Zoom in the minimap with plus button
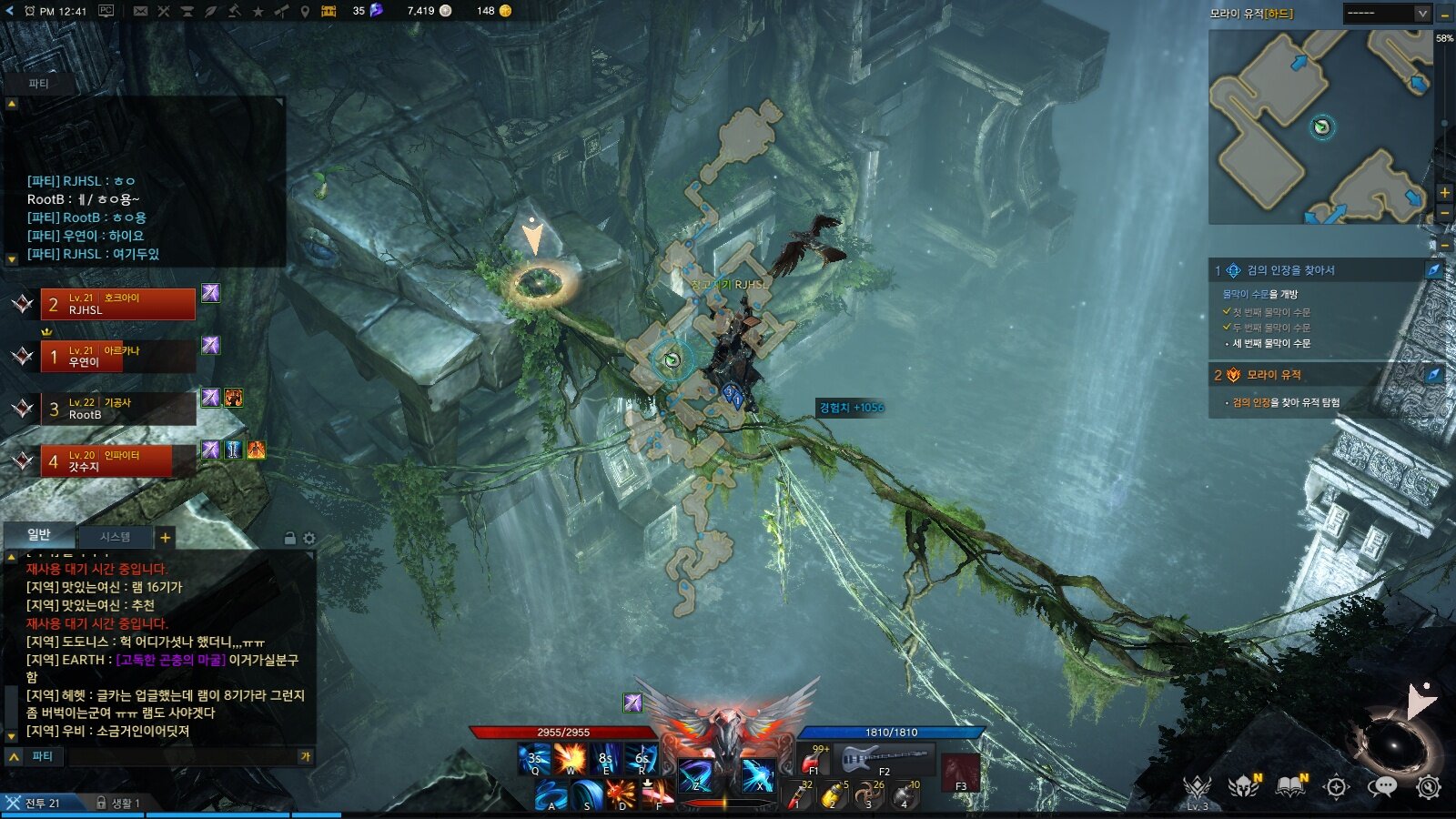Screen dimensions: 1456x819 point(1444,193)
